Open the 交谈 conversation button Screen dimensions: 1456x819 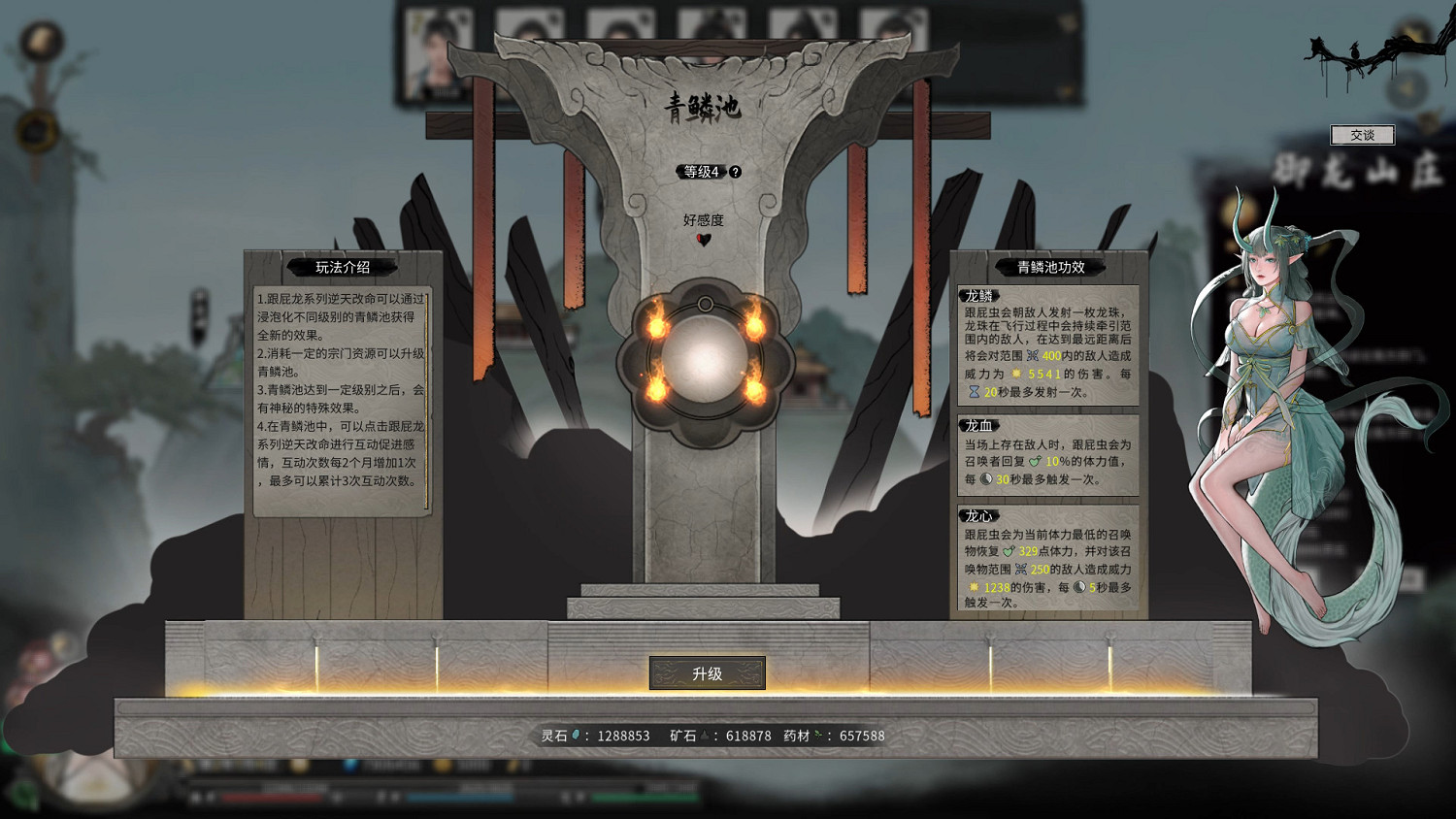1364,135
